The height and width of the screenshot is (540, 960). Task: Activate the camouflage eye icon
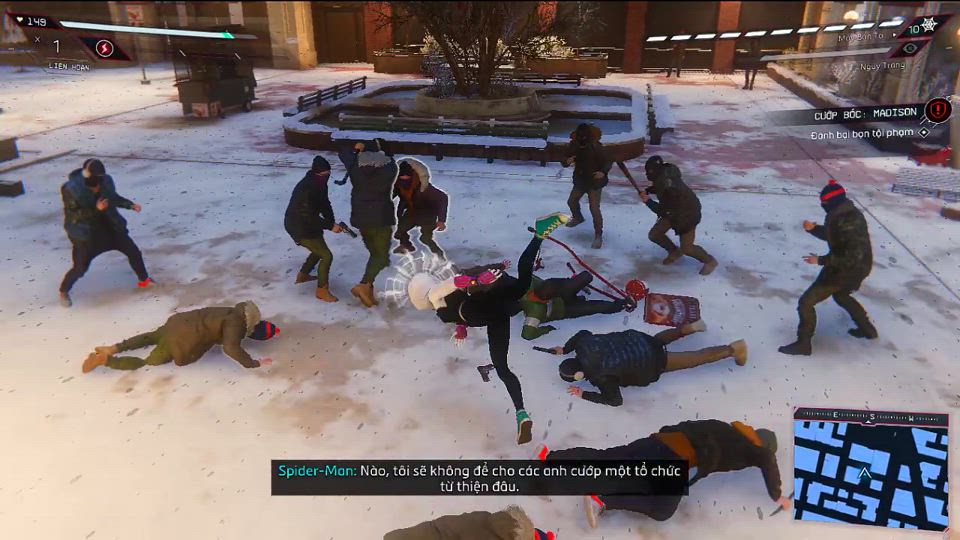[x=909, y=49]
